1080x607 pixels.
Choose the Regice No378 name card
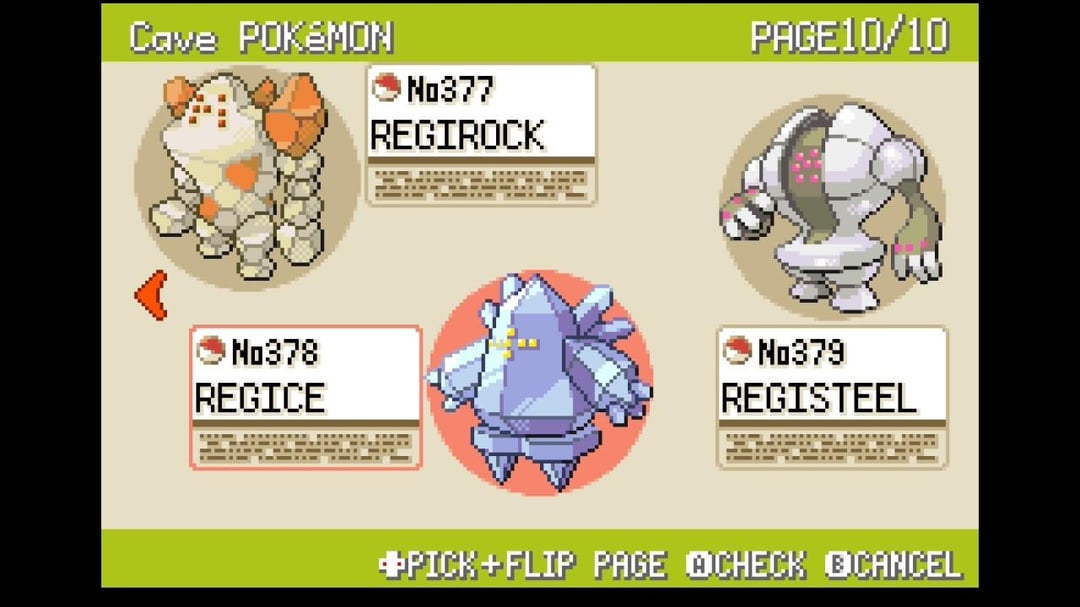pos(306,397)
